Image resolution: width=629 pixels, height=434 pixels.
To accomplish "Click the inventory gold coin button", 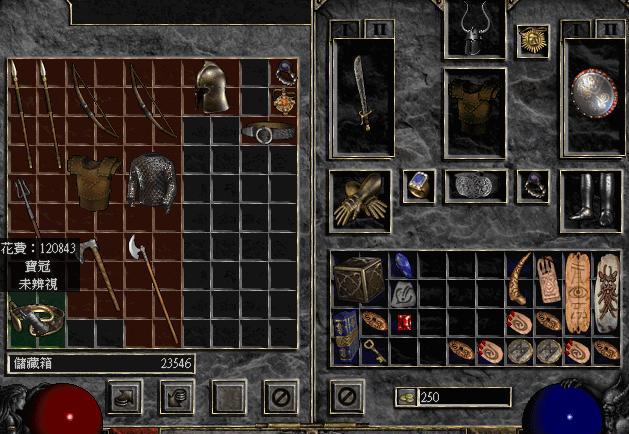I will click(x=404, y=397).
